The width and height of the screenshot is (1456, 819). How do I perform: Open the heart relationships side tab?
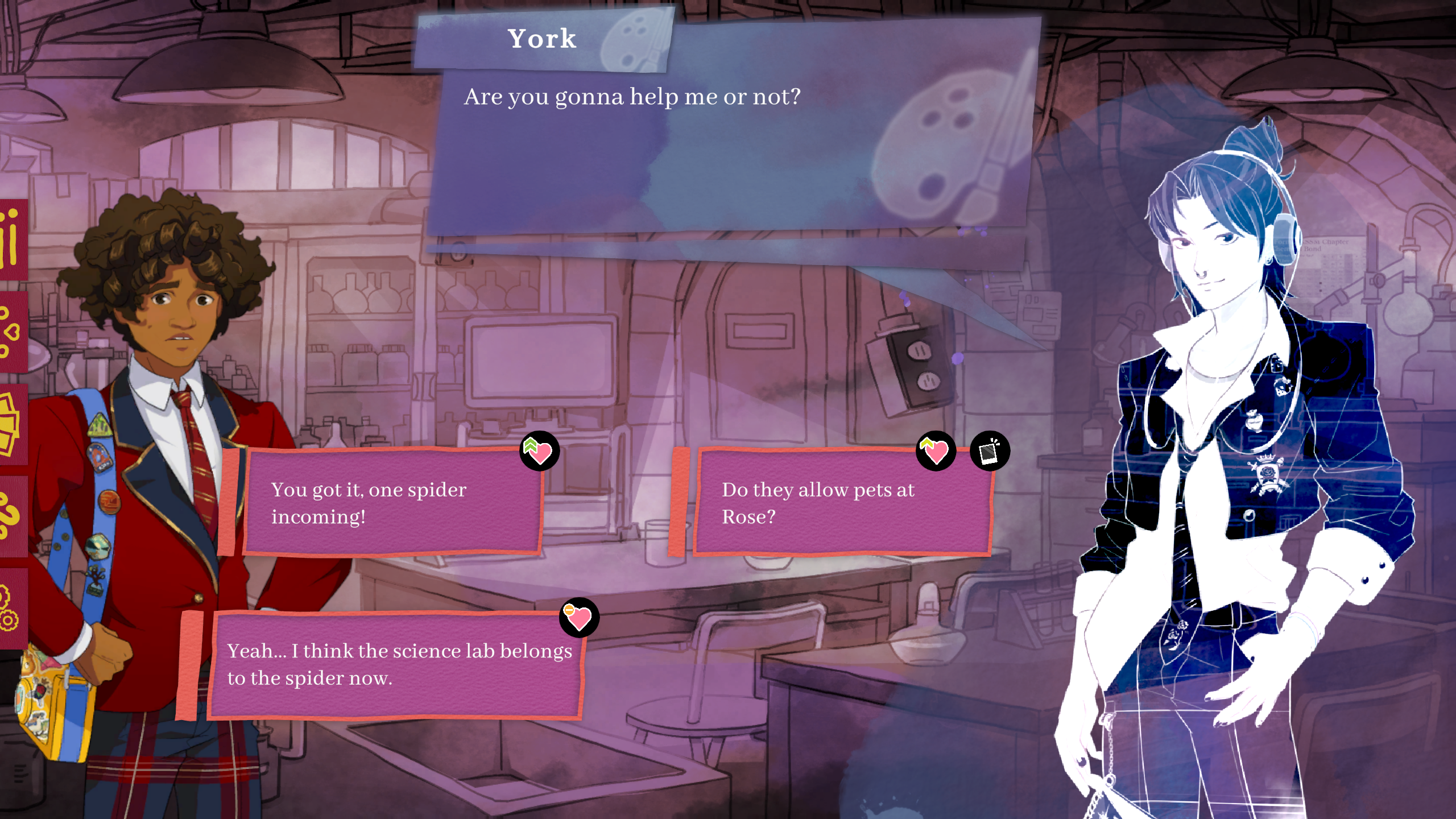pos(11,333)
